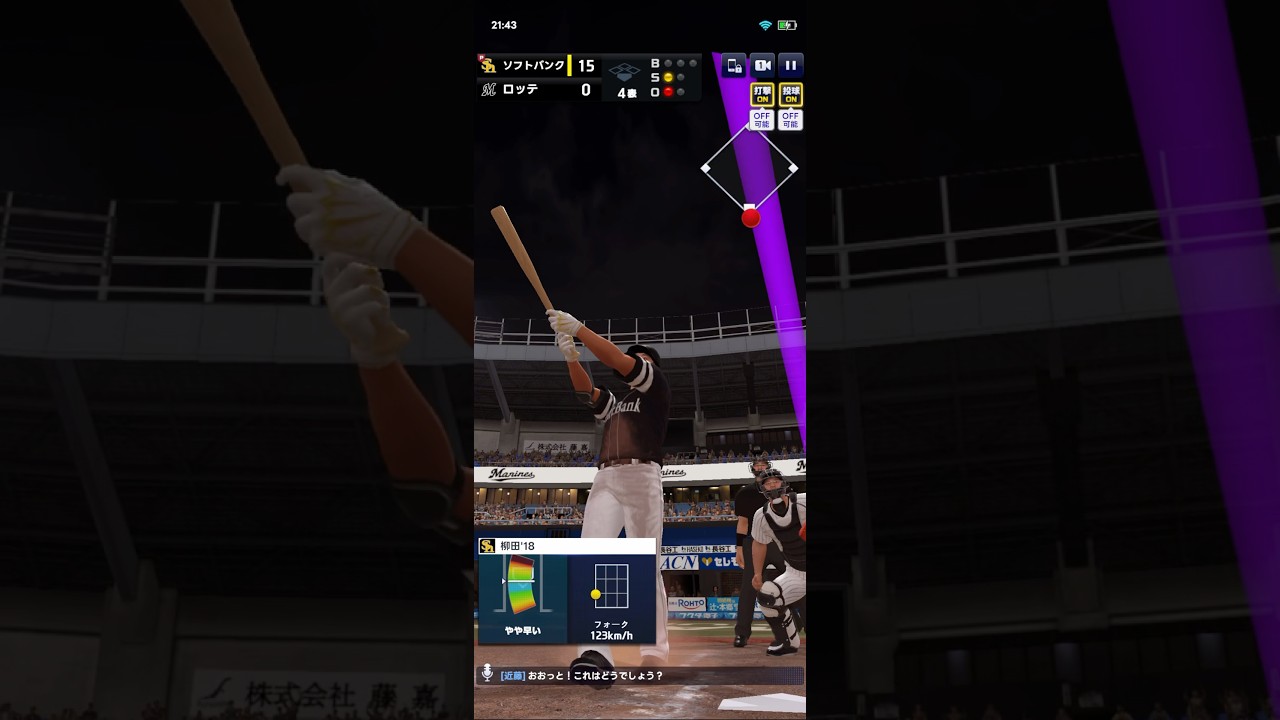This screenshot has height=720, width=1280.
Task: Toggle the 投球 ON auto-pitching button
Action: coord(790,95)
